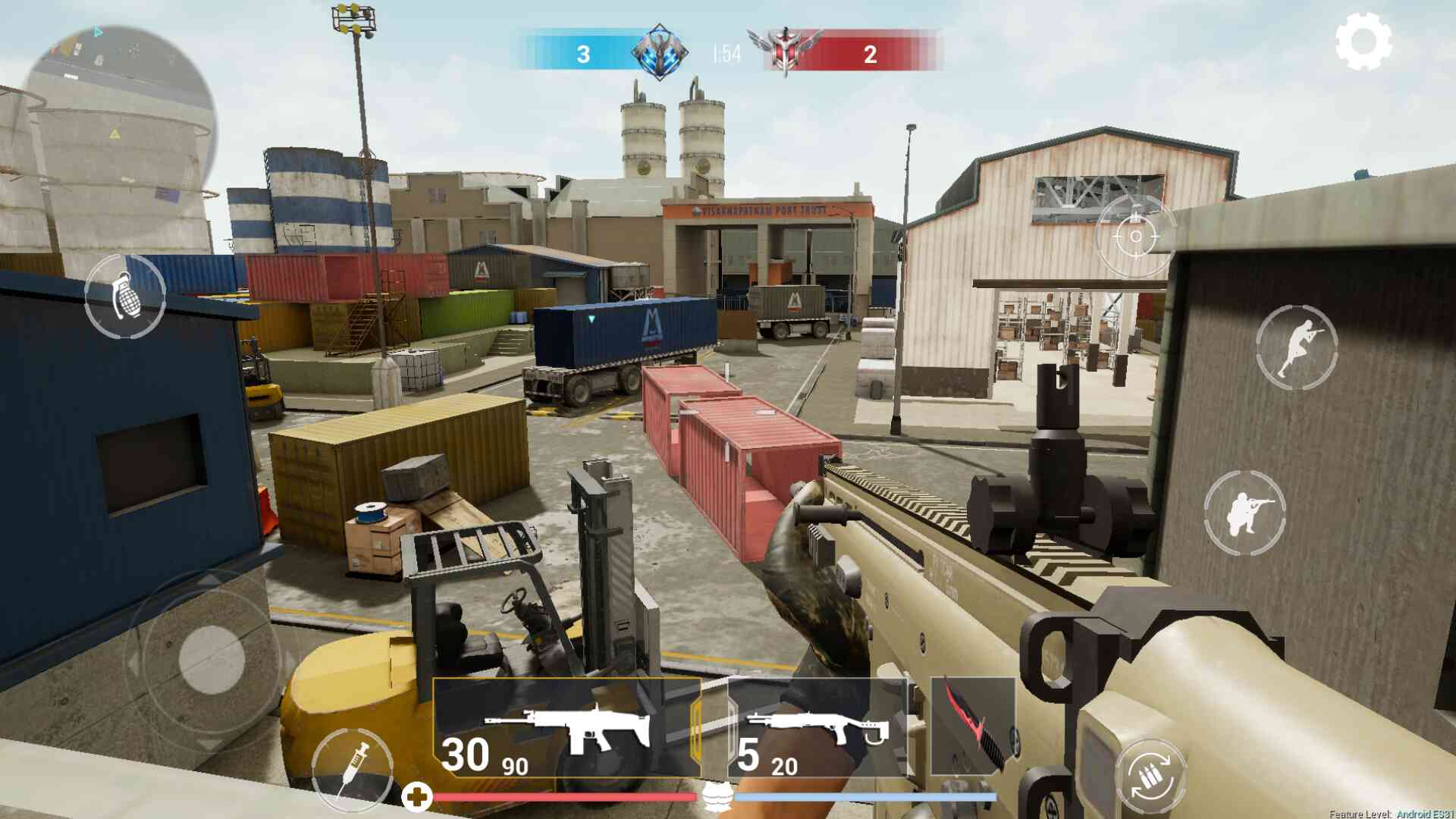Equip the red knife slot
This screenshot has height=819, width=1456.
point(972,726)
